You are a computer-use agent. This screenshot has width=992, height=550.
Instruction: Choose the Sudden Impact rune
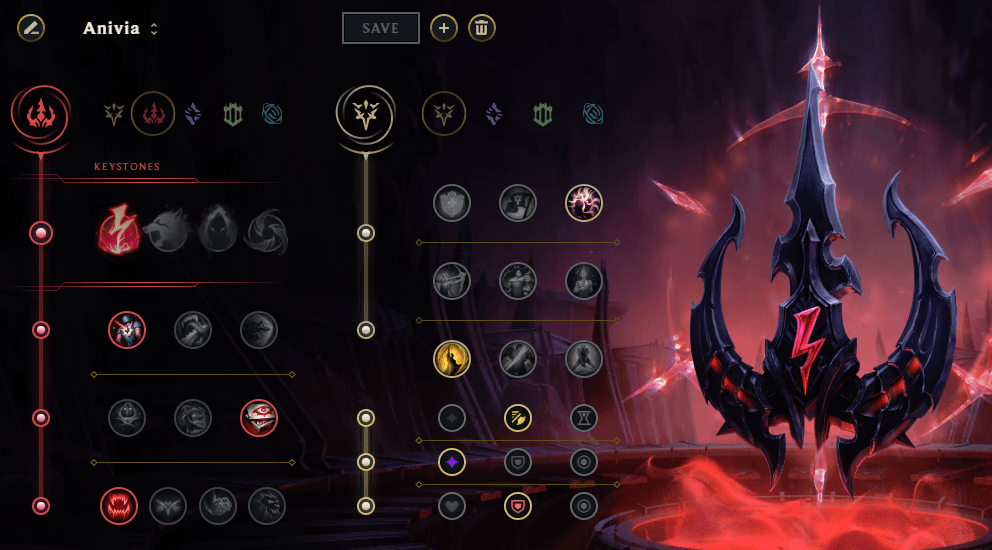(259, 329)
